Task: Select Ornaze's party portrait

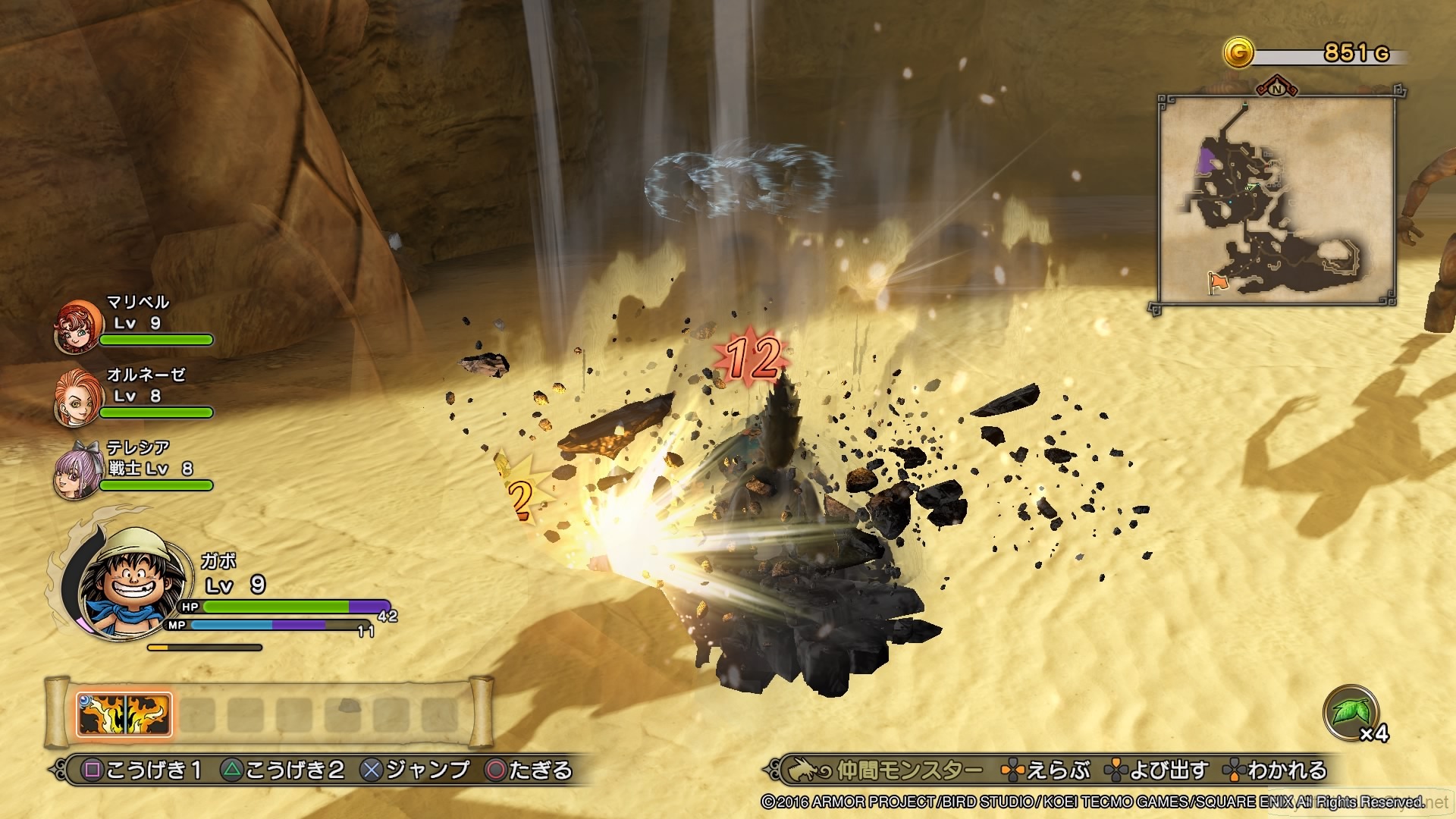Action: coord(77,398)
